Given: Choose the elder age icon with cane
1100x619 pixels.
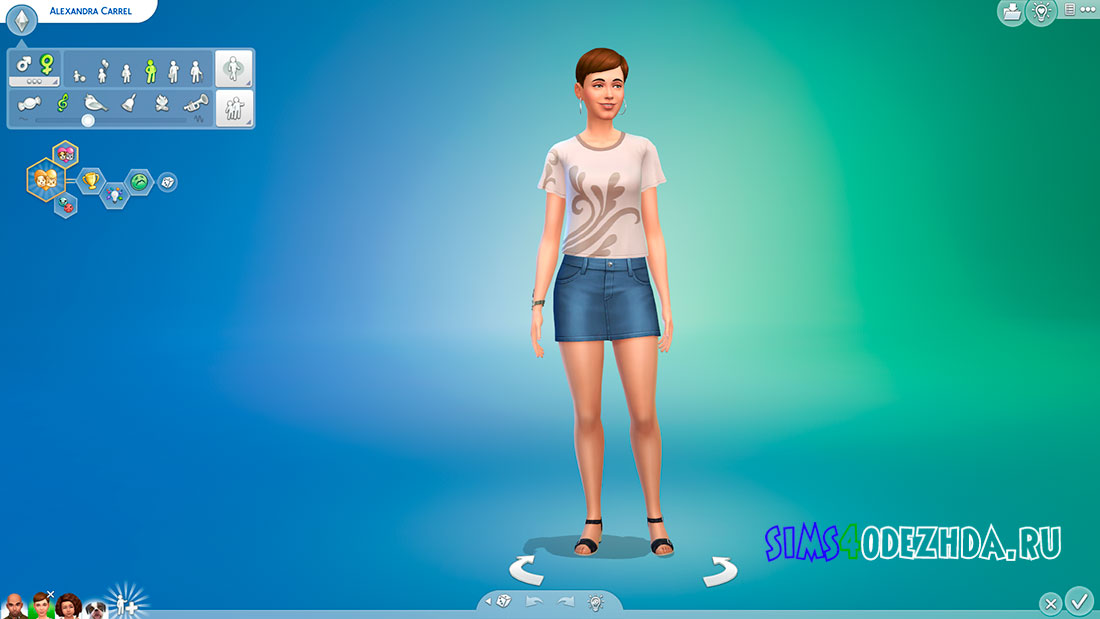Looking at the screenshot, I should [196, 71].
